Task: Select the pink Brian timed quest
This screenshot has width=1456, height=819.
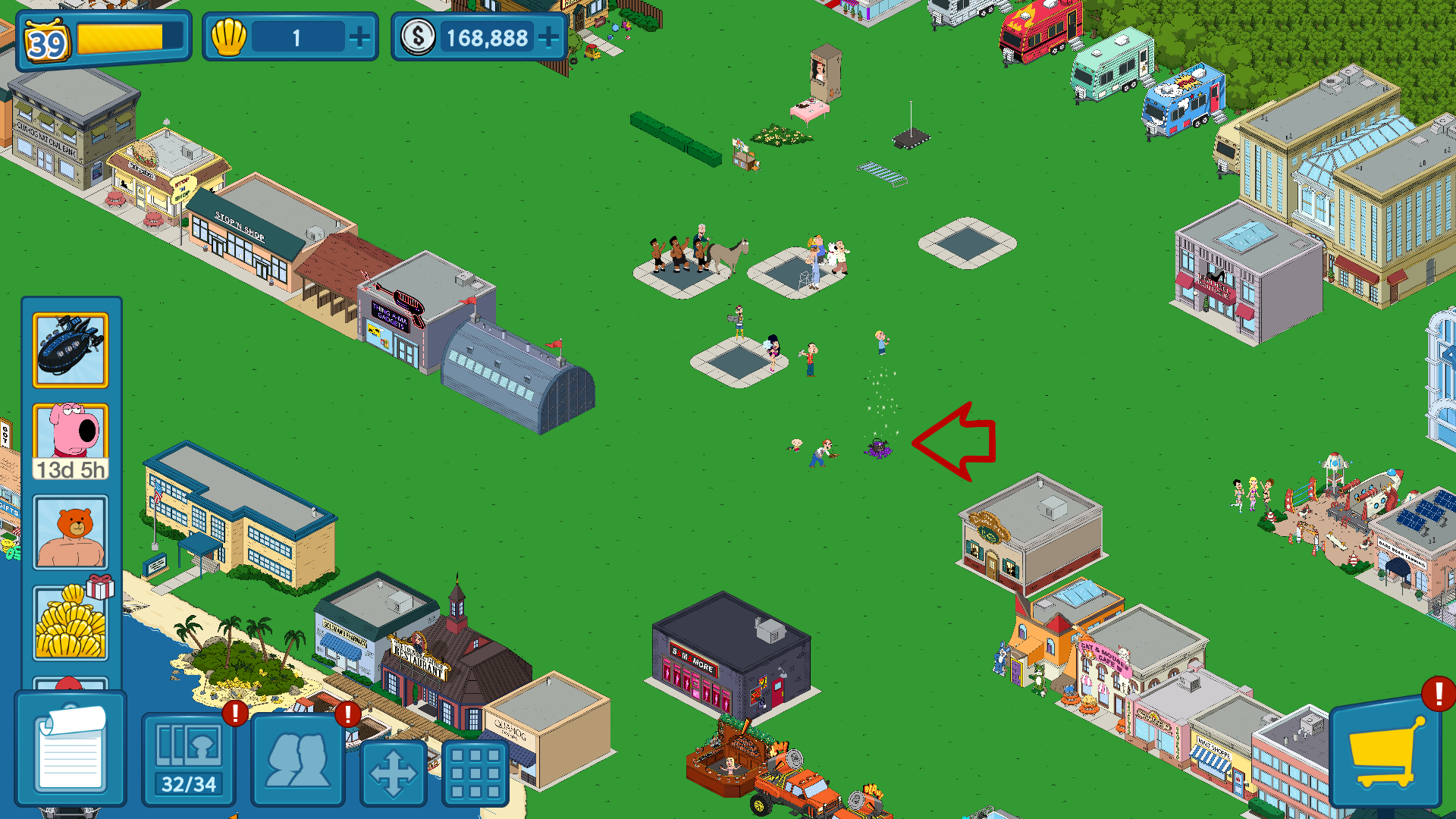Action: 71,441
